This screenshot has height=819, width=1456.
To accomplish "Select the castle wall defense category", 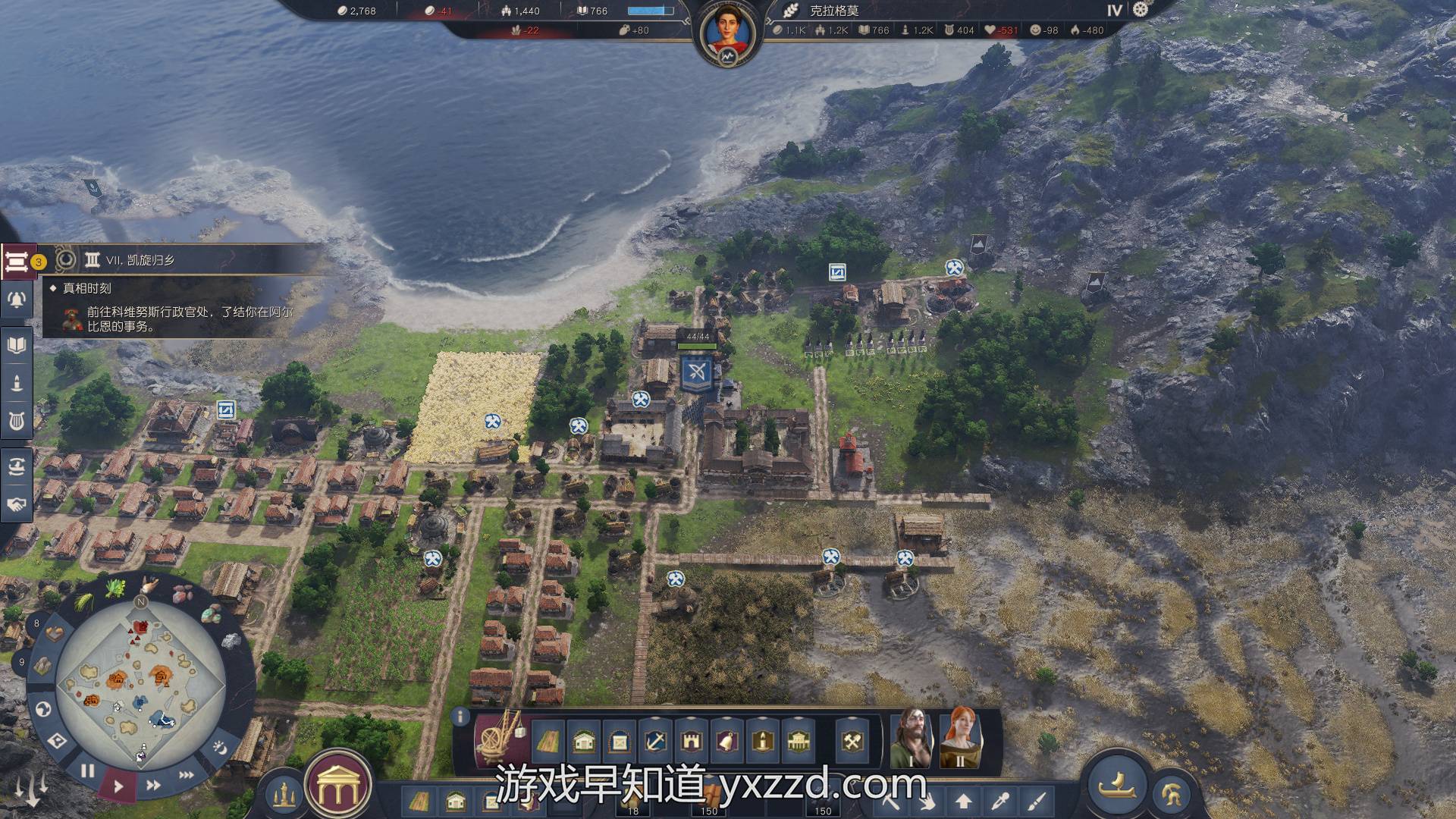I will (690, 741).
